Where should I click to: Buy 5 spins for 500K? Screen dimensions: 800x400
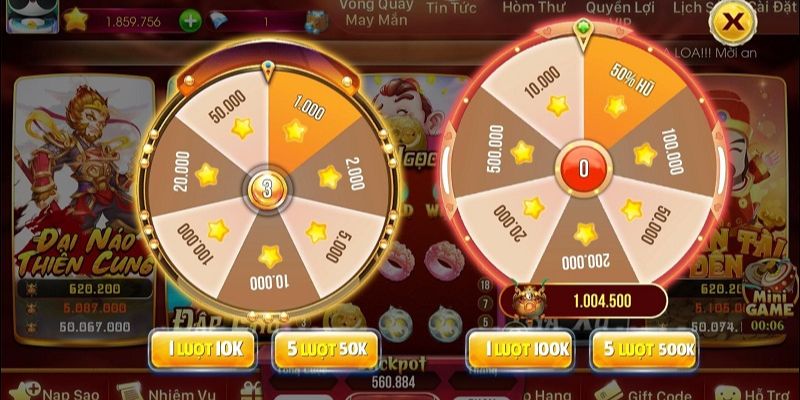click(x=642, y=347)
